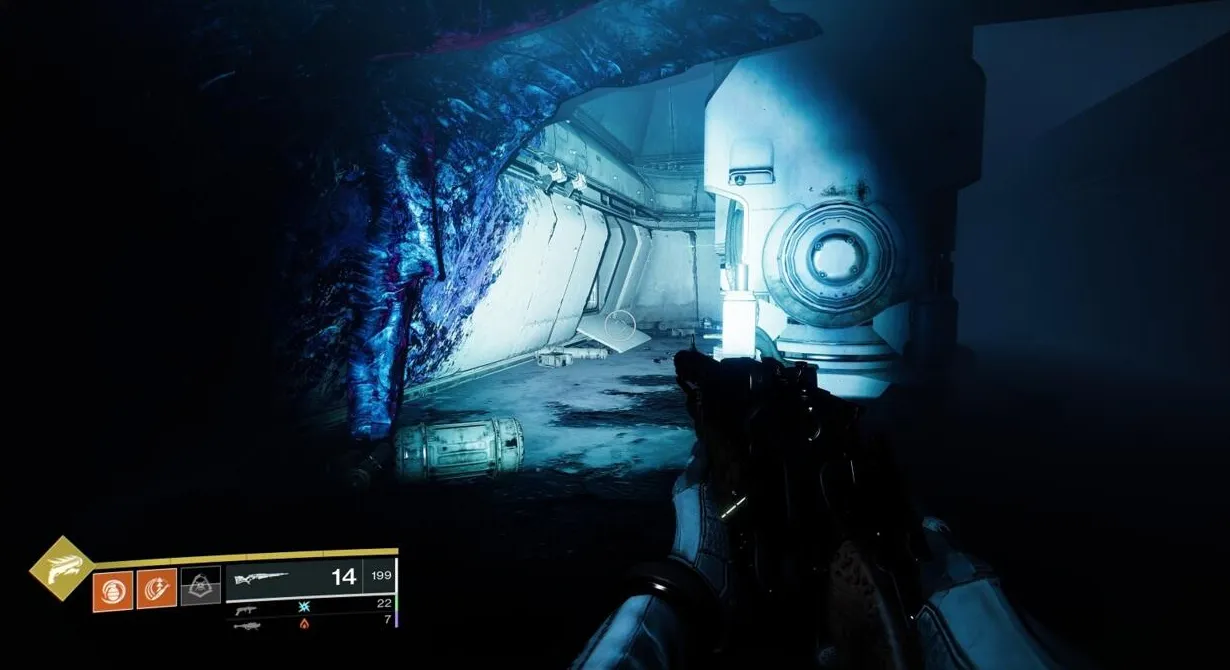Use the orange grenade ability icon
Viewport: 1230px width, 670px height.
point(113,587)
